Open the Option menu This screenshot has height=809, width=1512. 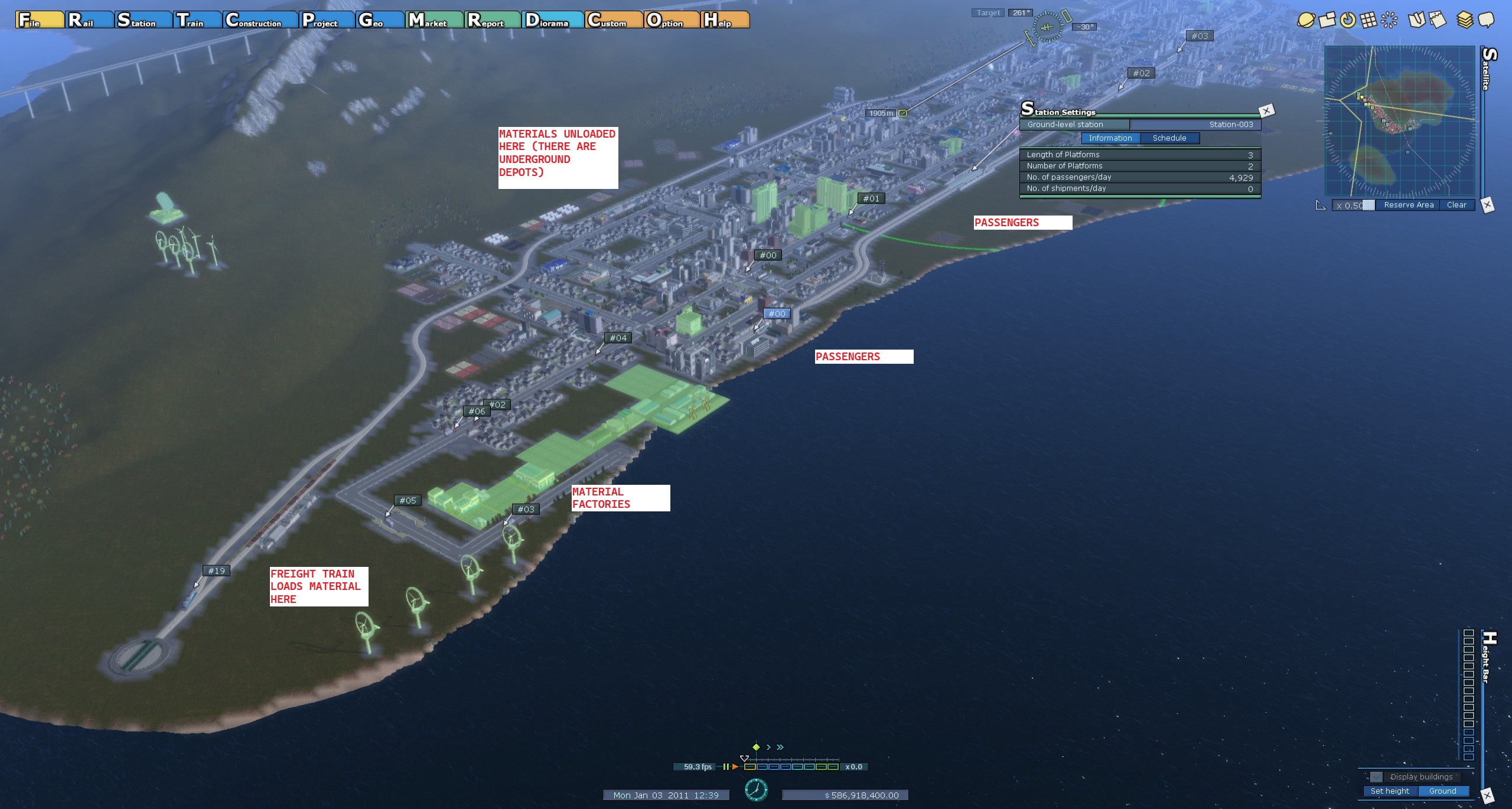point(671,20)
